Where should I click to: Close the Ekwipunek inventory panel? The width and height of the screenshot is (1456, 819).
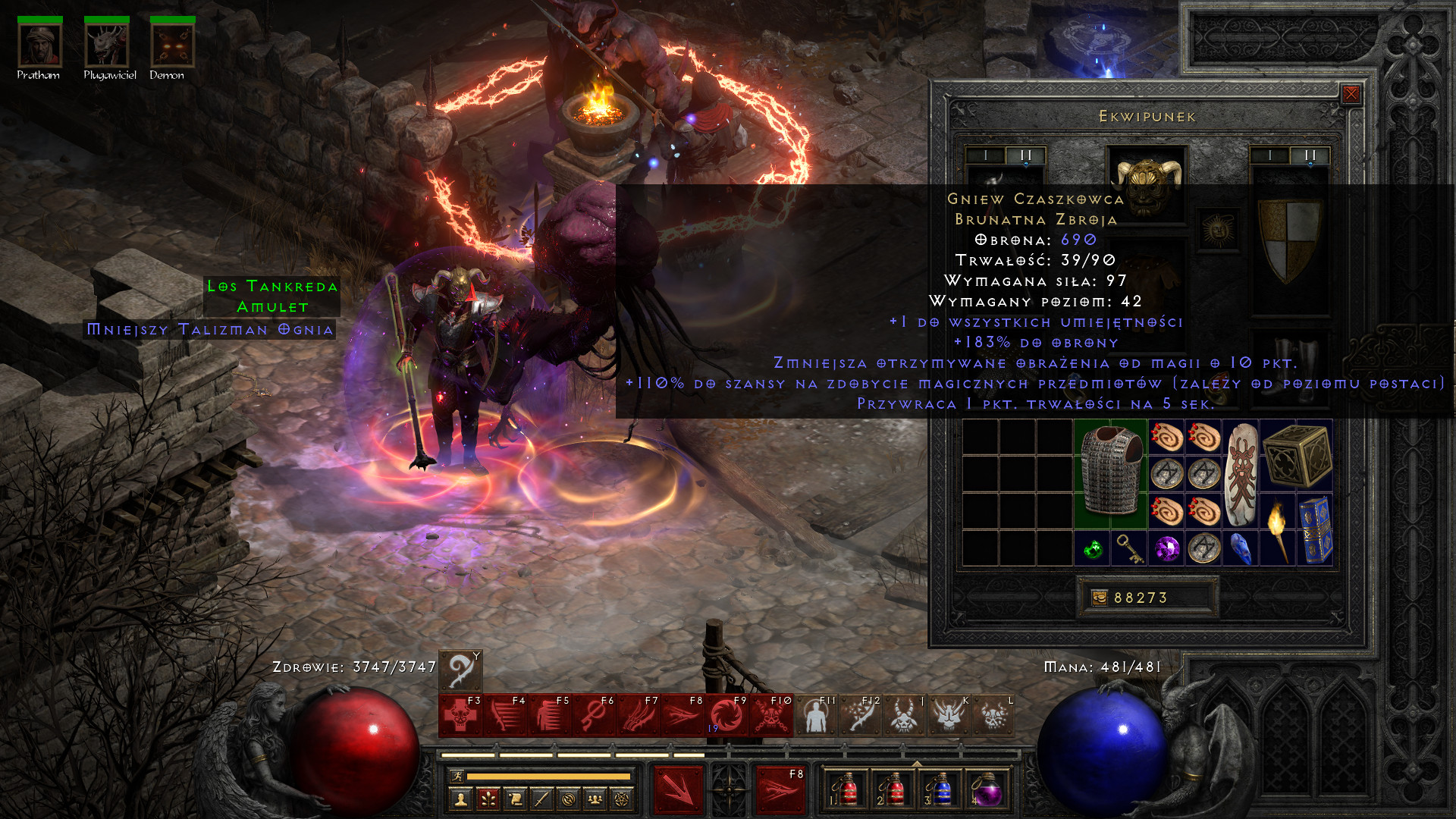(x=1351, y=94)
